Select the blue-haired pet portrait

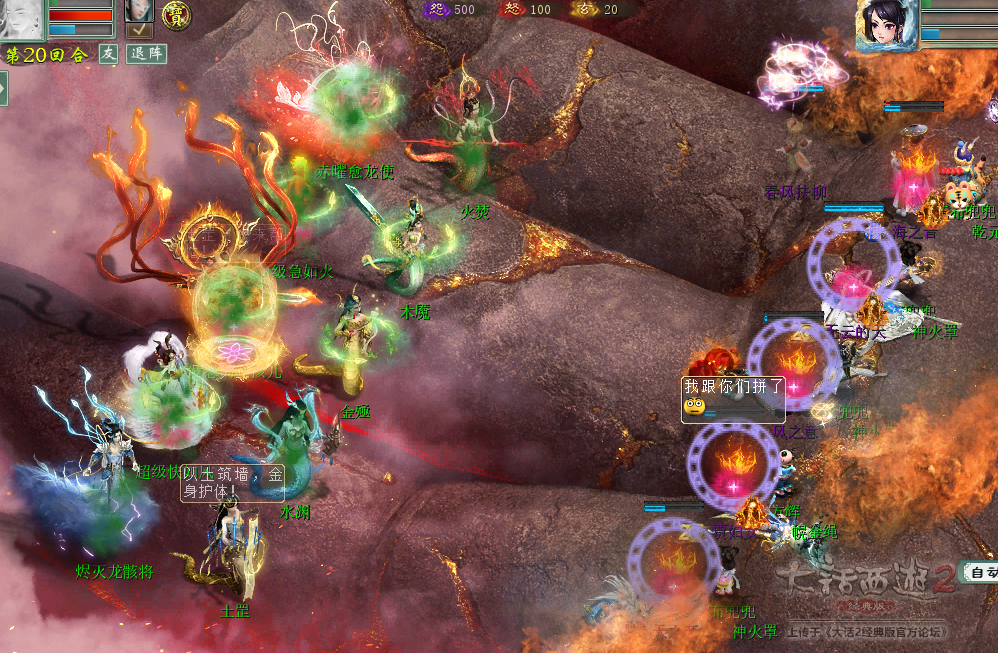pyautogui.click(x=139, y=11)
